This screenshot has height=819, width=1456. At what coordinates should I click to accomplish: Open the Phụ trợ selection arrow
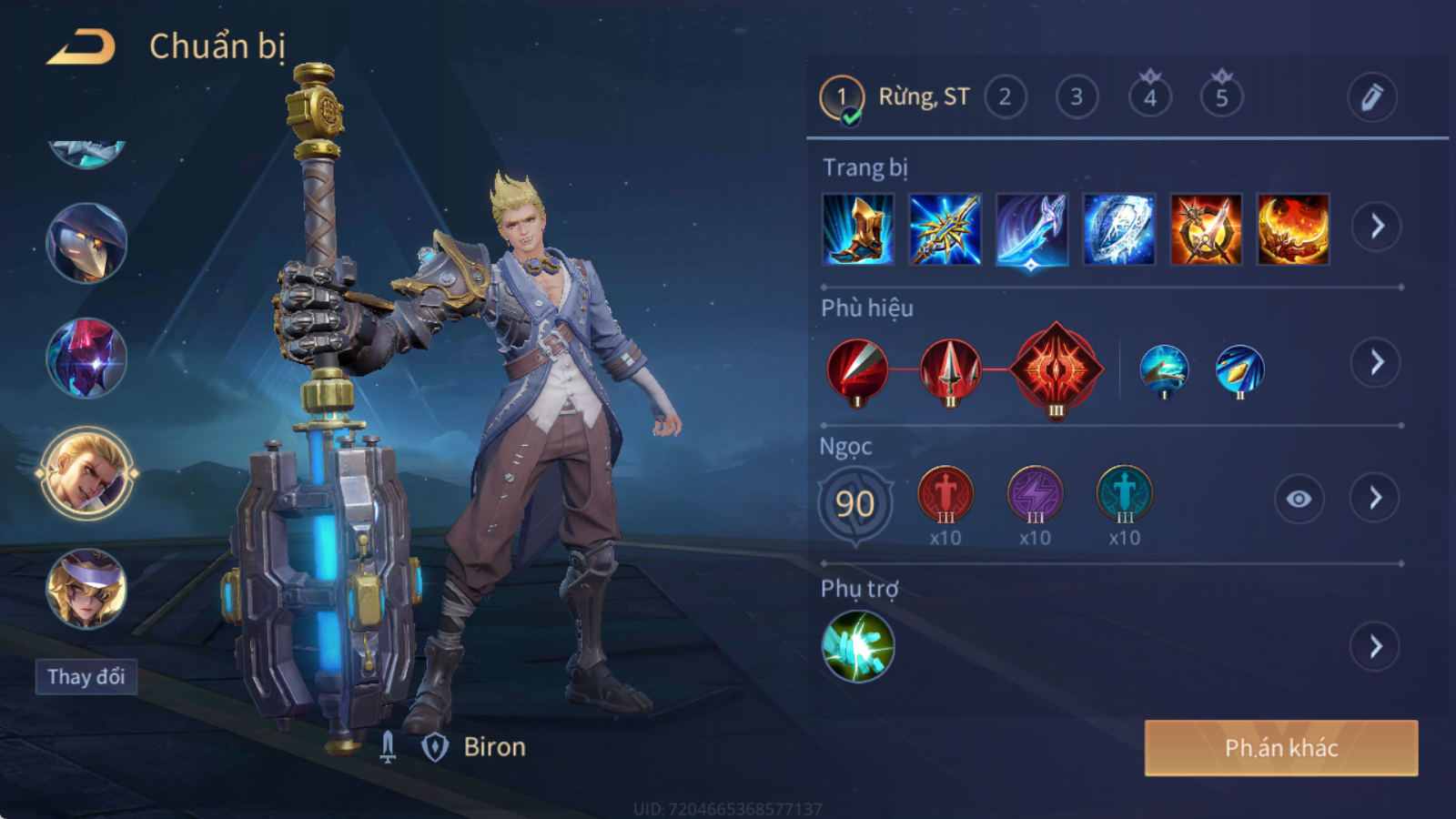coord(1375,647)
